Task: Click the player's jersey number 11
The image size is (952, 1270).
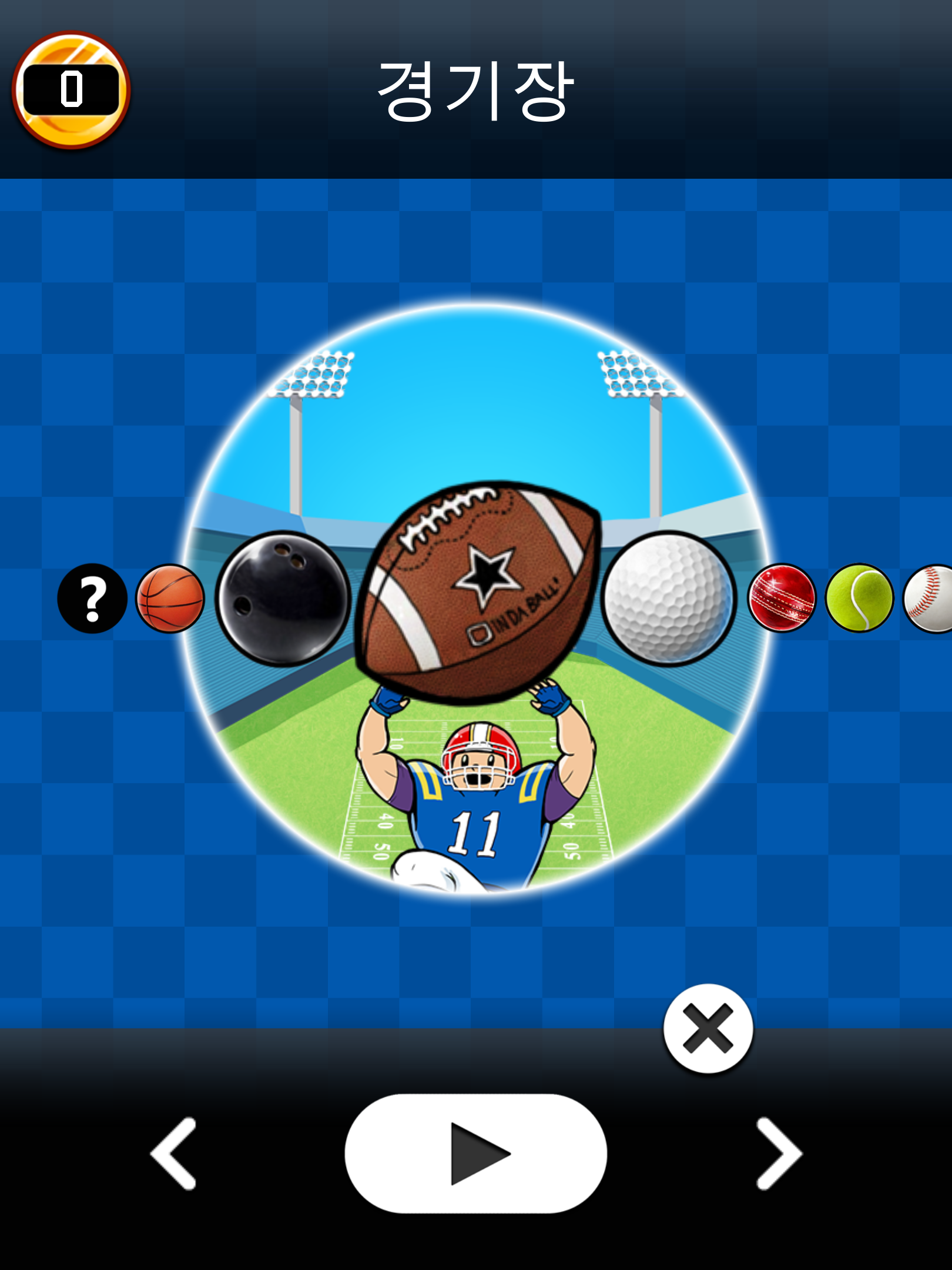Action: 474,832
